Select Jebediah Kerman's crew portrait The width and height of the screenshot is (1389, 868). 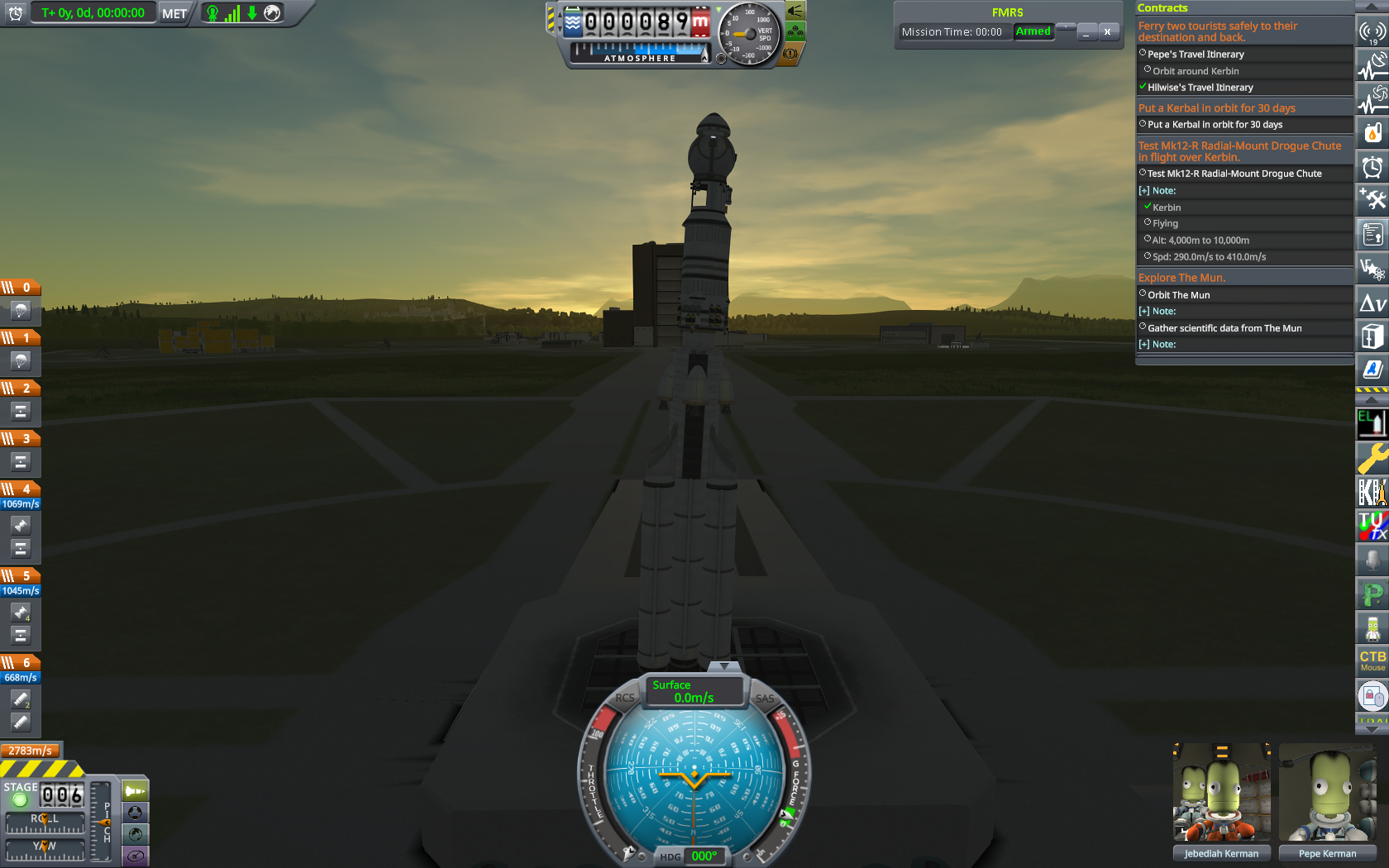tap(1221, 793)
